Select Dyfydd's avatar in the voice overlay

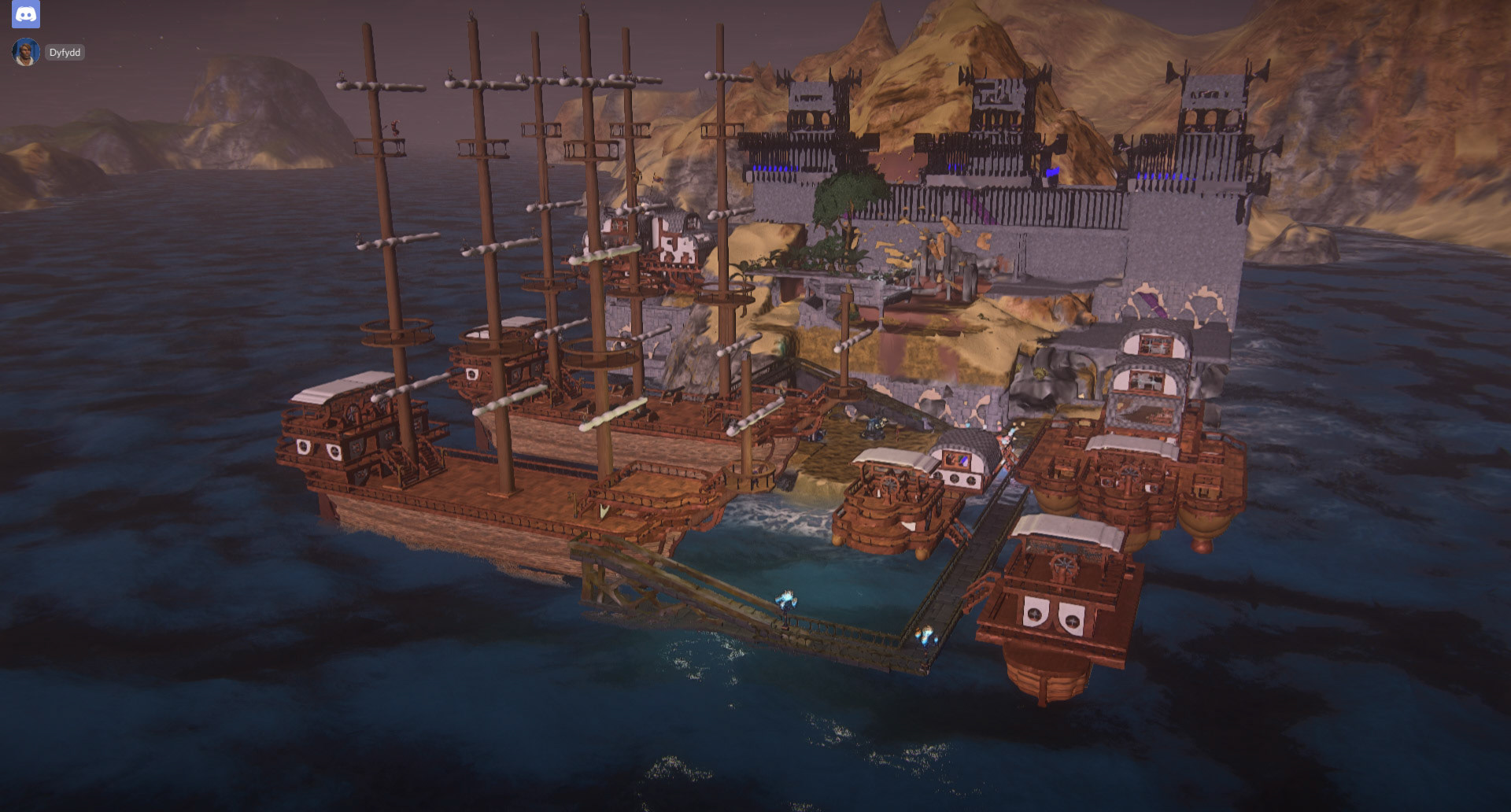(26, 53)
